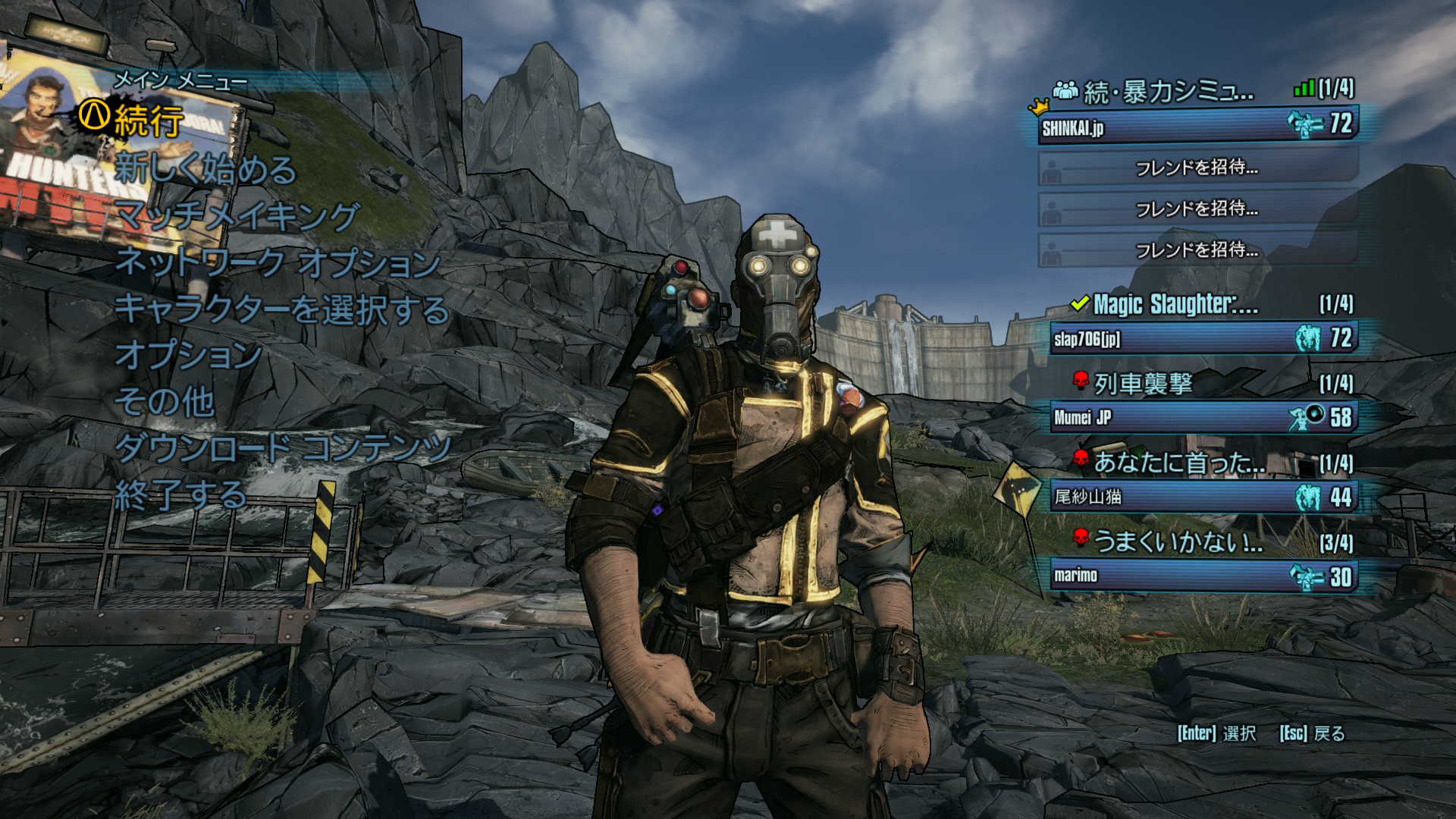Select Mumei JP's 列車襲撃 session
Screen dimensions: 1456x819
click(1203, 417)
